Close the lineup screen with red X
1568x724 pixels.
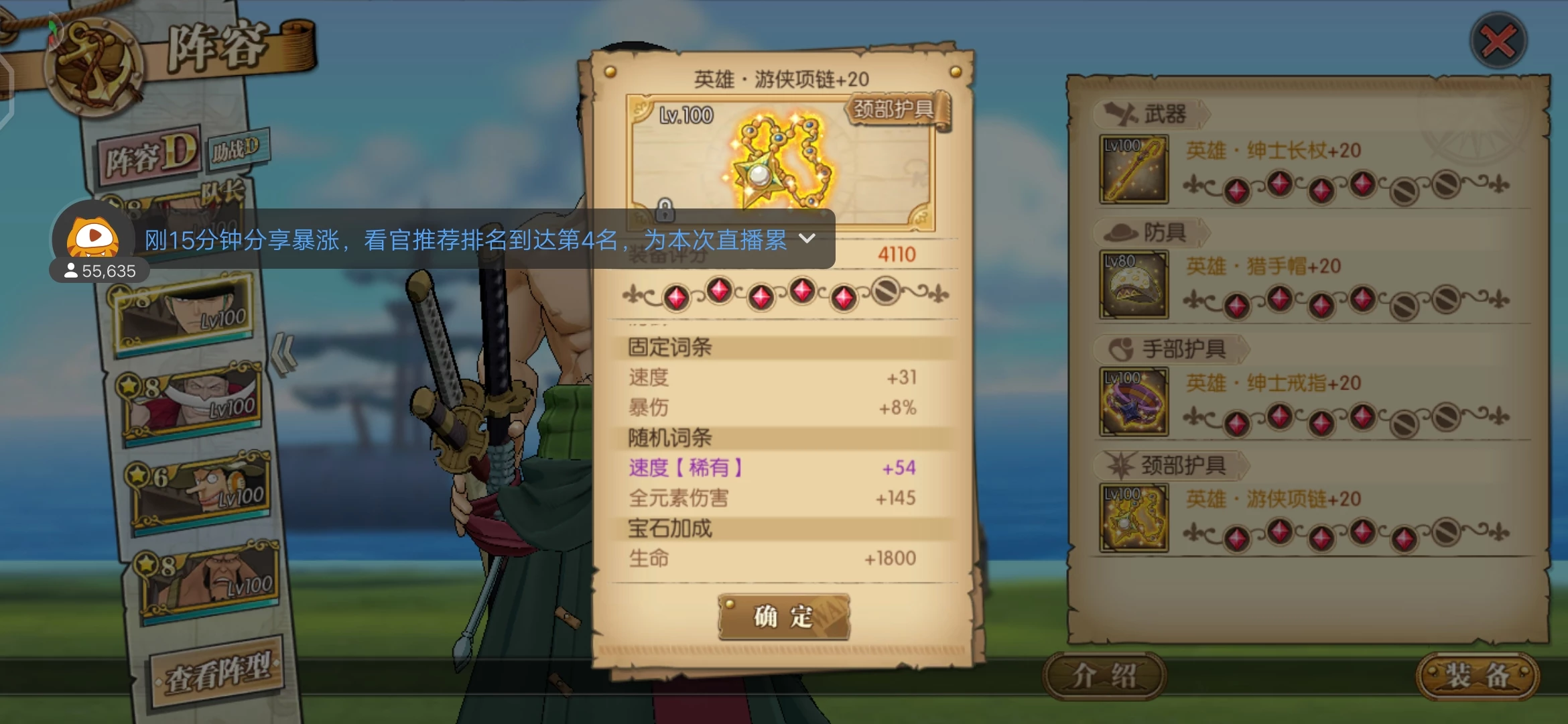coord(1498,41)
